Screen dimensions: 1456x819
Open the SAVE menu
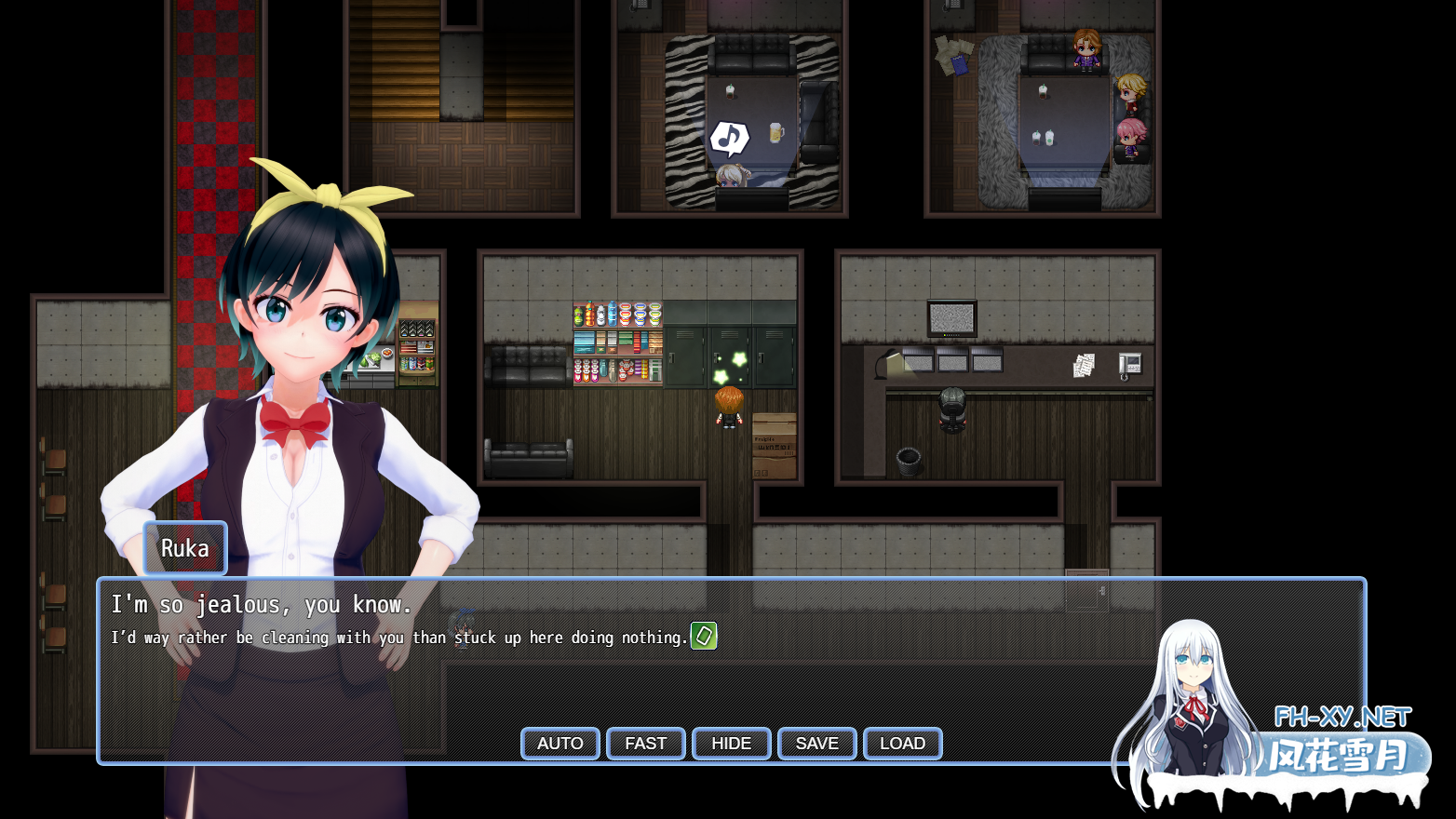[x=816, y=743]
